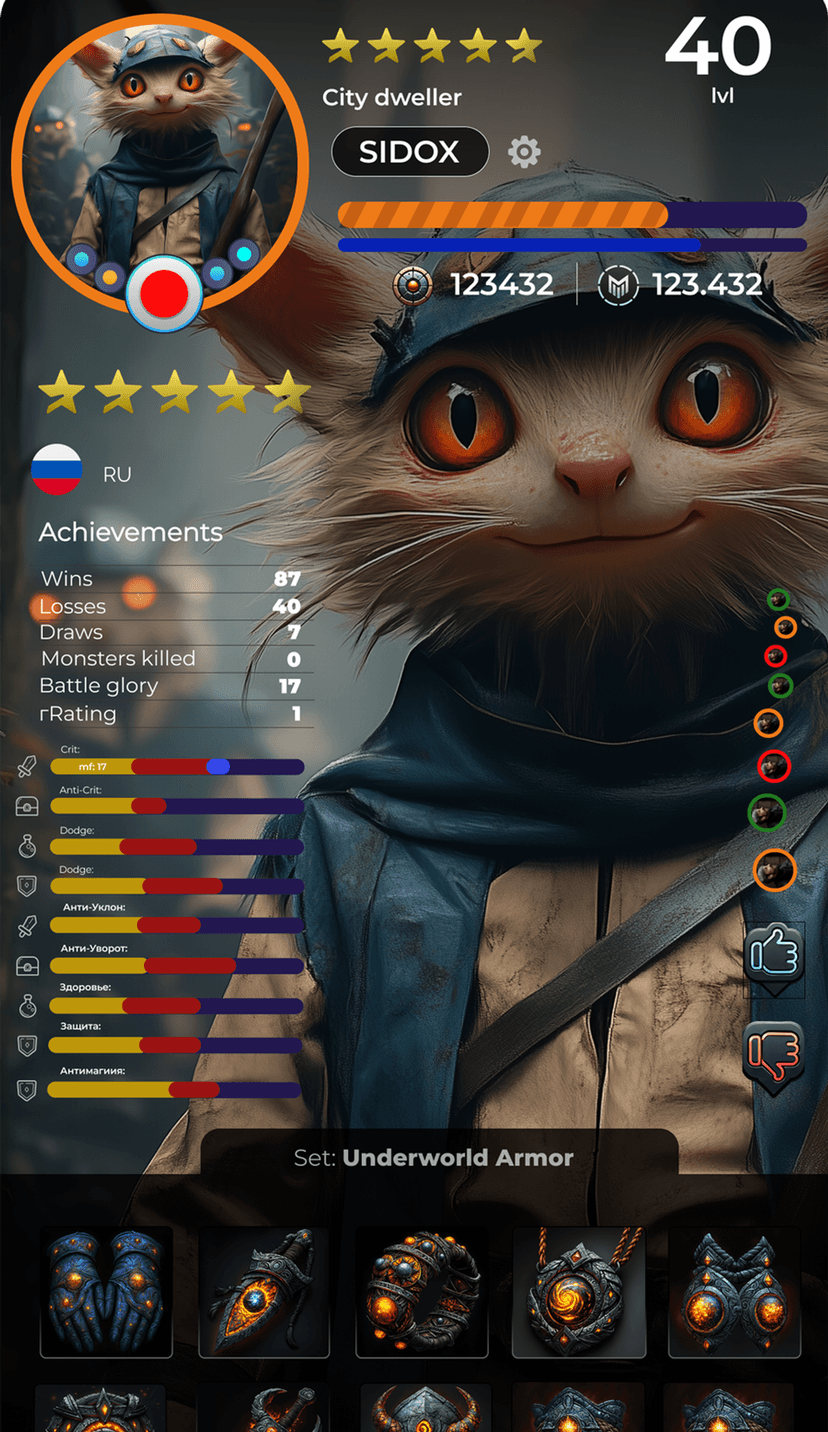Open the circular character avatar portrait
Image resolution: width=828 pixels, height=1432 pixels.
158,150
